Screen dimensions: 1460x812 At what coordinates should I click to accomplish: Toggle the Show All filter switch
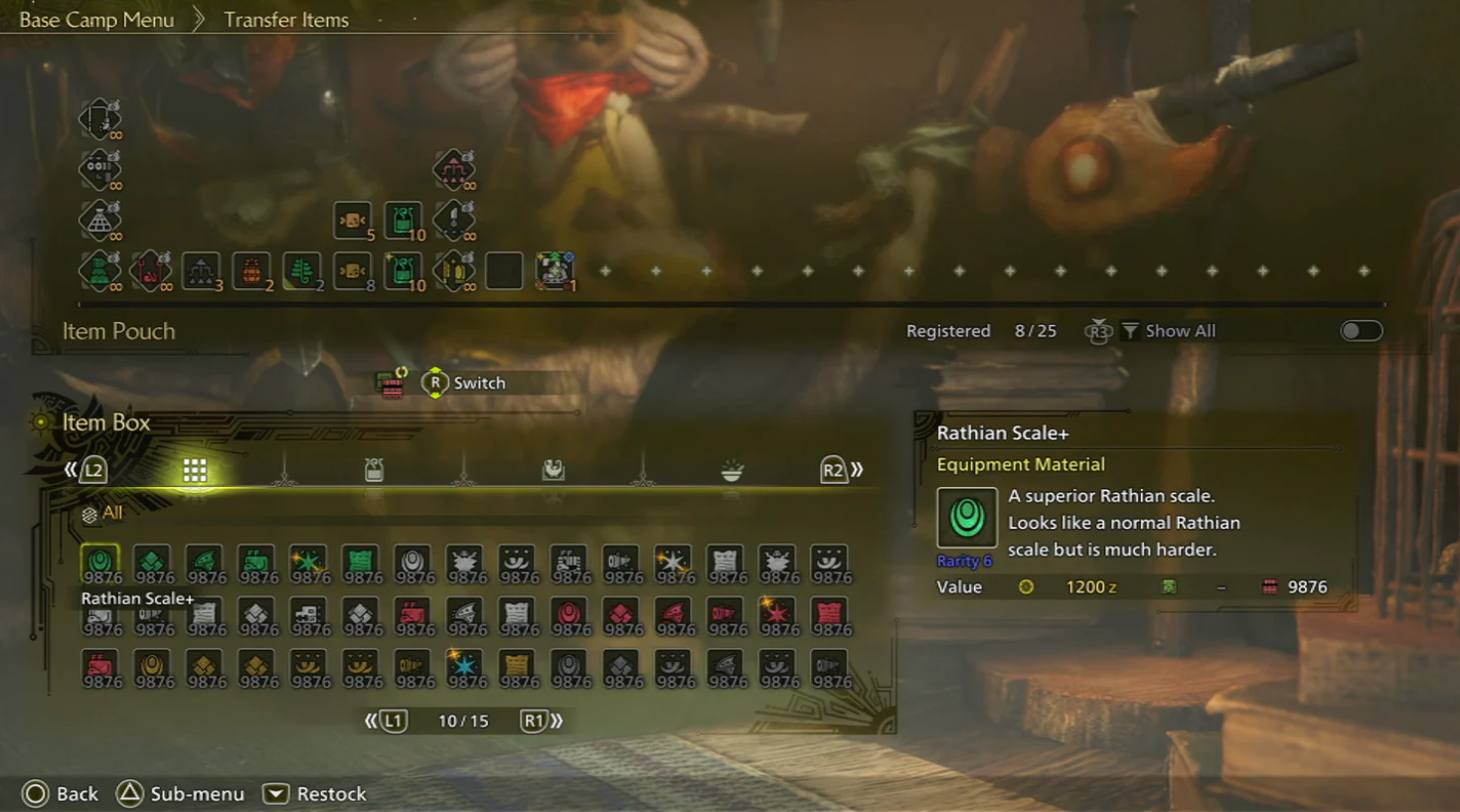1361,331
